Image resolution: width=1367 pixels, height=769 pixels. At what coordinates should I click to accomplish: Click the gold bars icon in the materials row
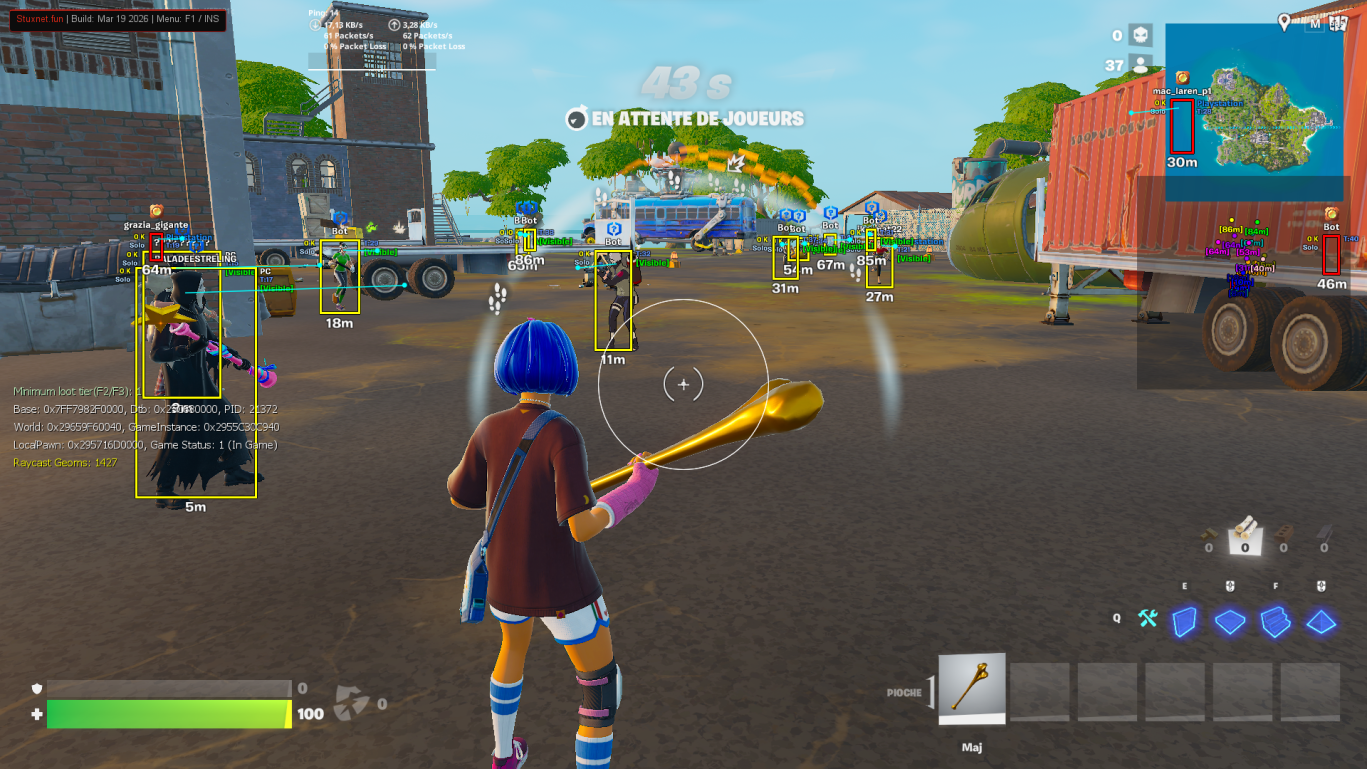pyautogui.click(x=1209, y=534)
